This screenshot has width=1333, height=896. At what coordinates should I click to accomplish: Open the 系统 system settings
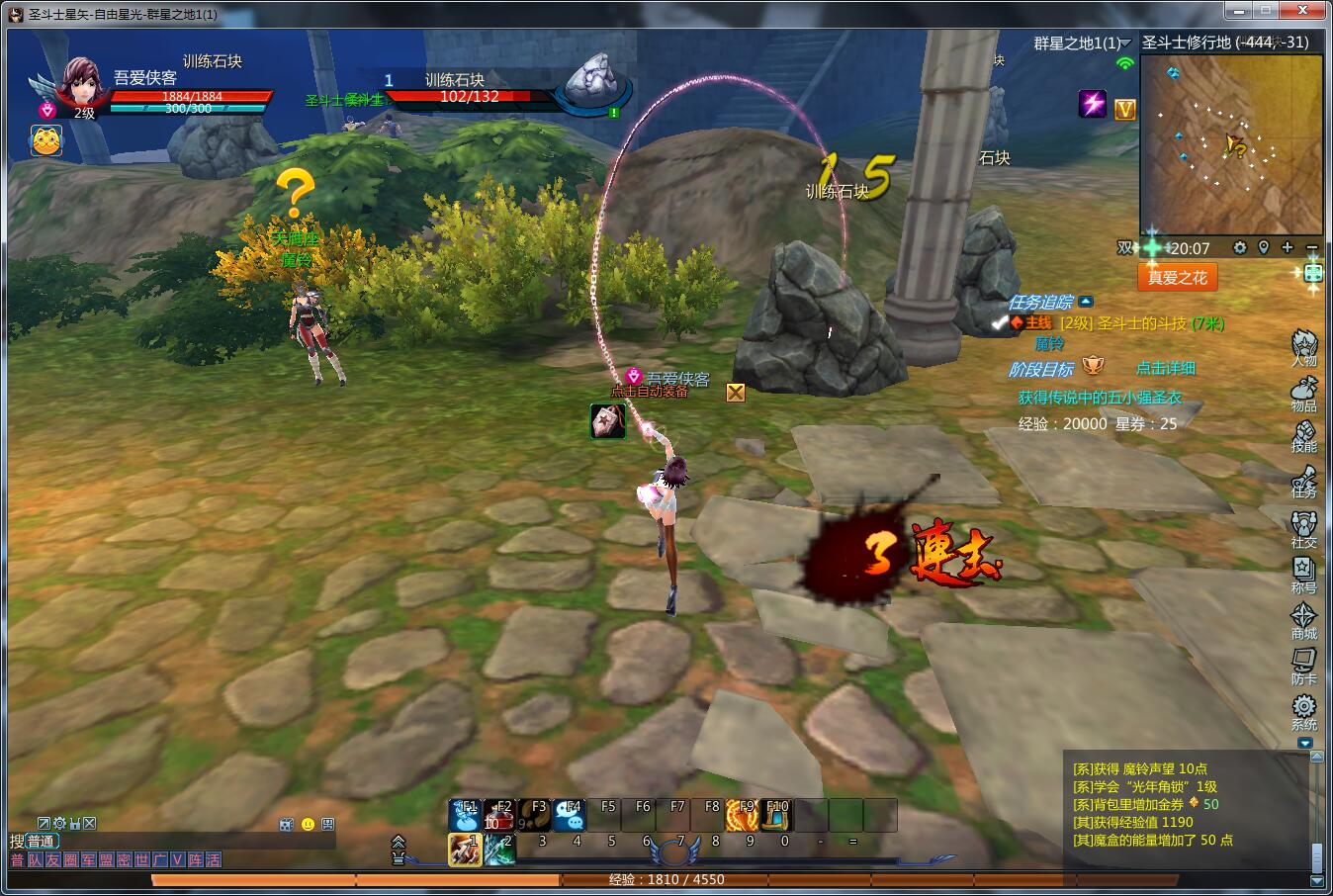coord(1303,711)
